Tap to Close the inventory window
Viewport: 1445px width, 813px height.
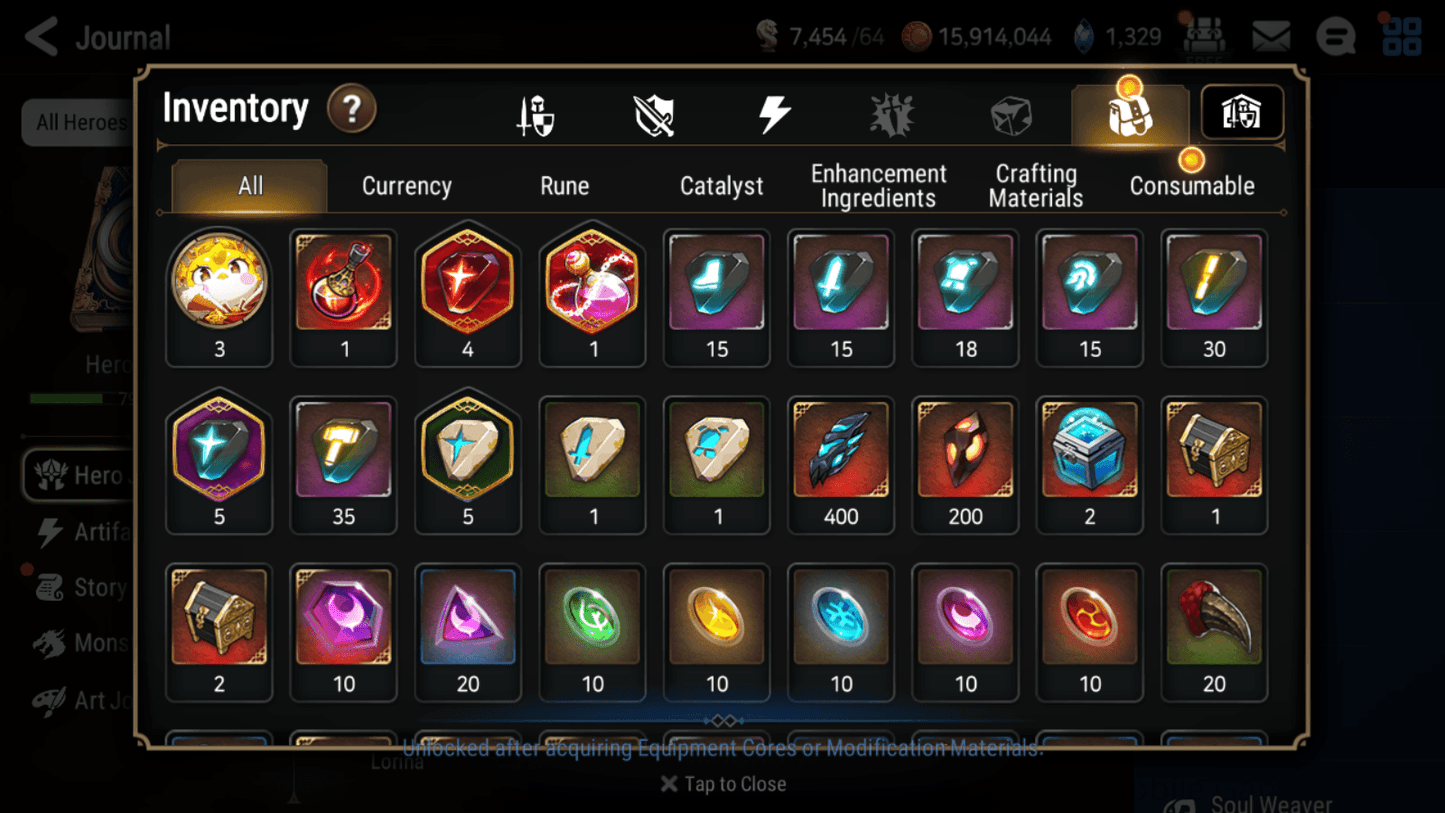click(x=722, y=784)
